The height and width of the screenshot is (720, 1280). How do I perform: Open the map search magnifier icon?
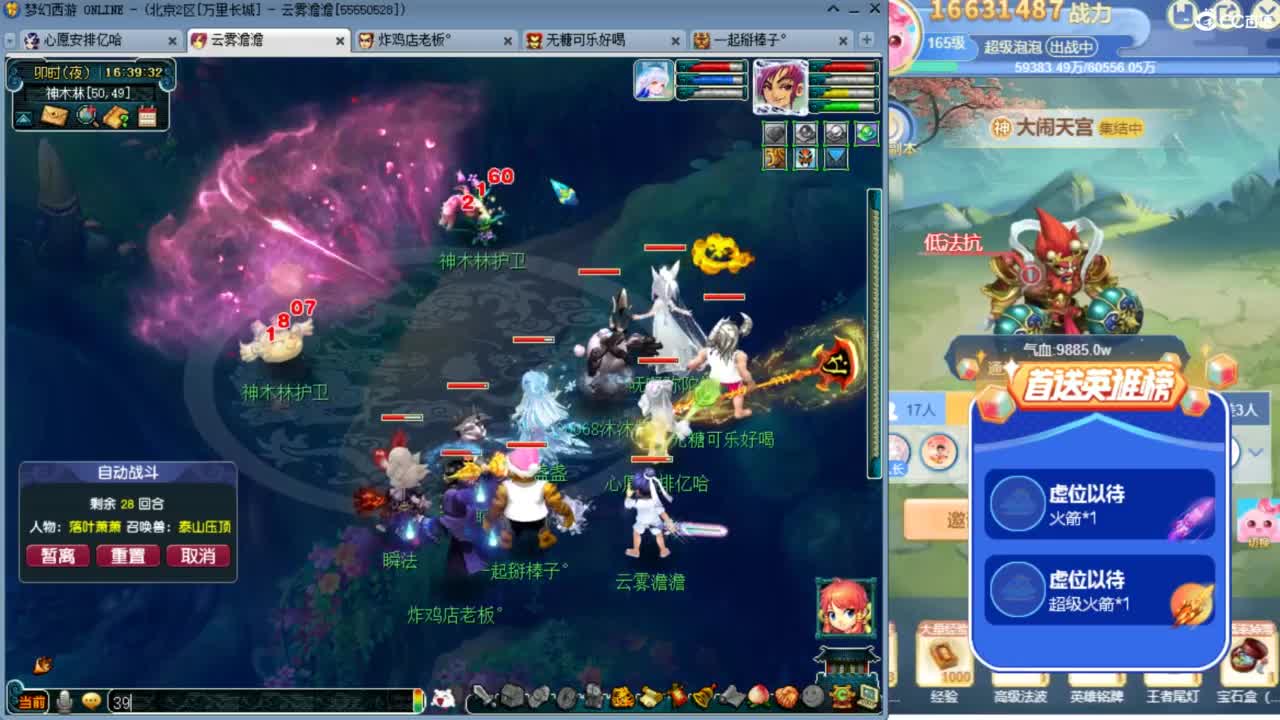[x=85, y=115]
